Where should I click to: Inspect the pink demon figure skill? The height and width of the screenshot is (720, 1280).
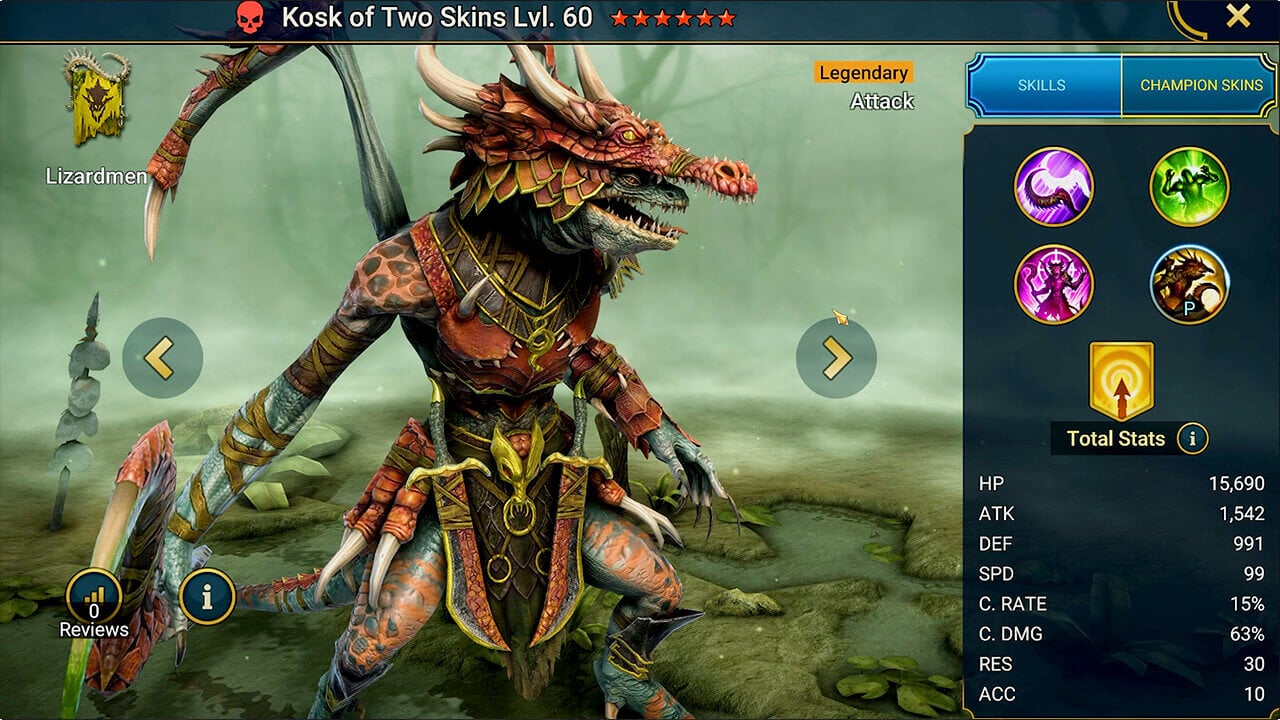tap(1054, 284)
